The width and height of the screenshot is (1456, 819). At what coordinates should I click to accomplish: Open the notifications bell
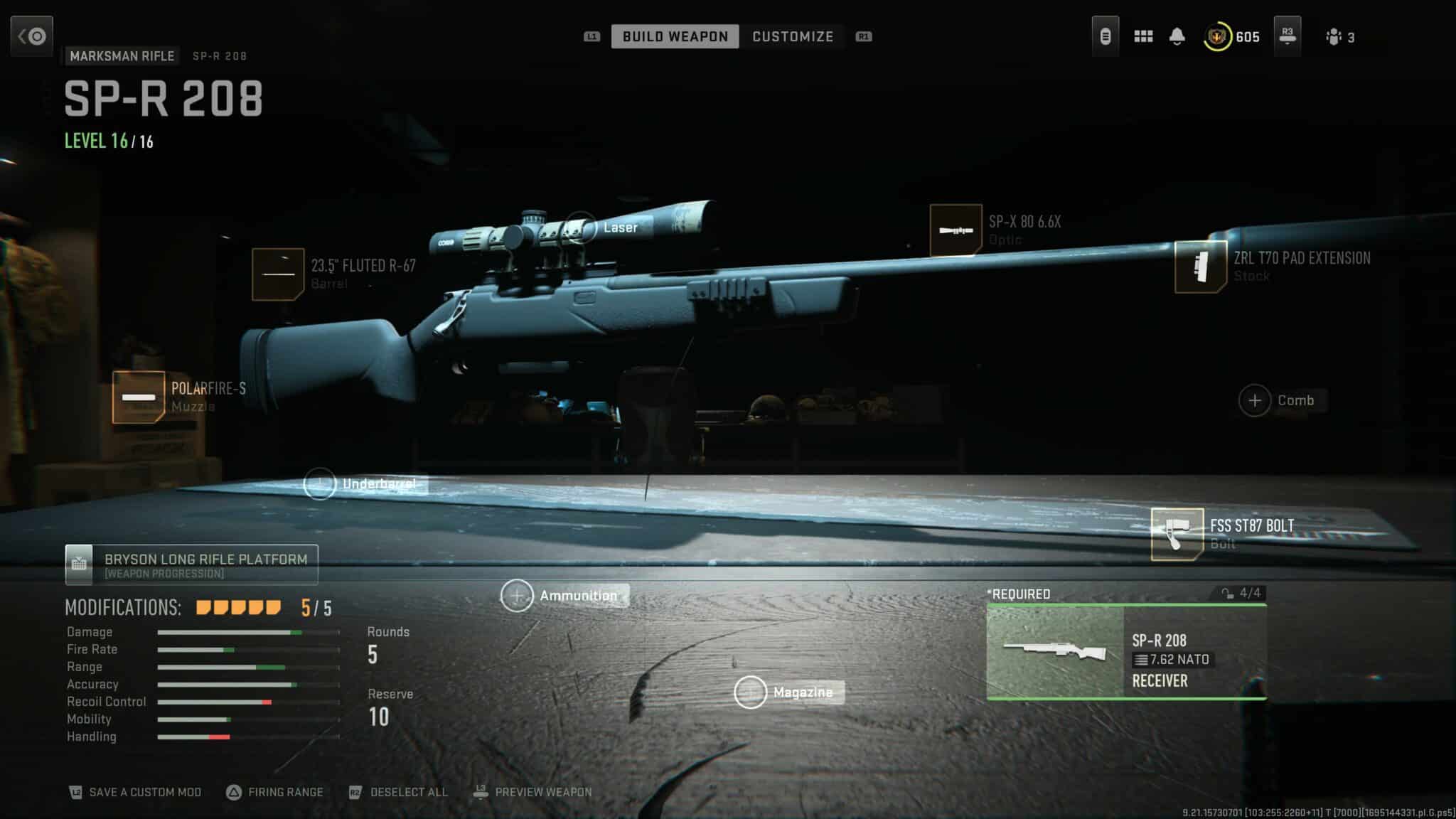point(1177,36)
